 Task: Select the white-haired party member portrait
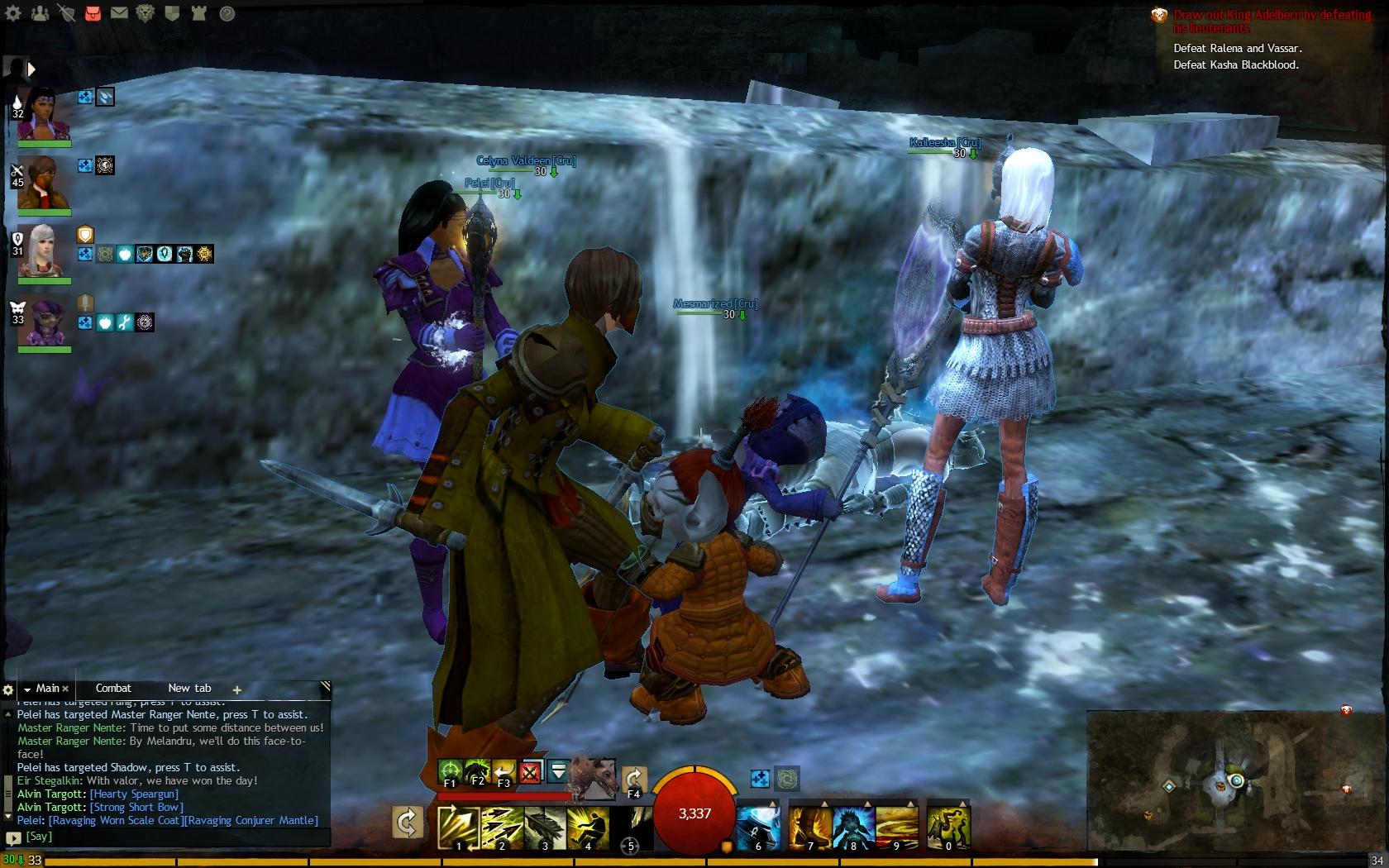[44, 250]
